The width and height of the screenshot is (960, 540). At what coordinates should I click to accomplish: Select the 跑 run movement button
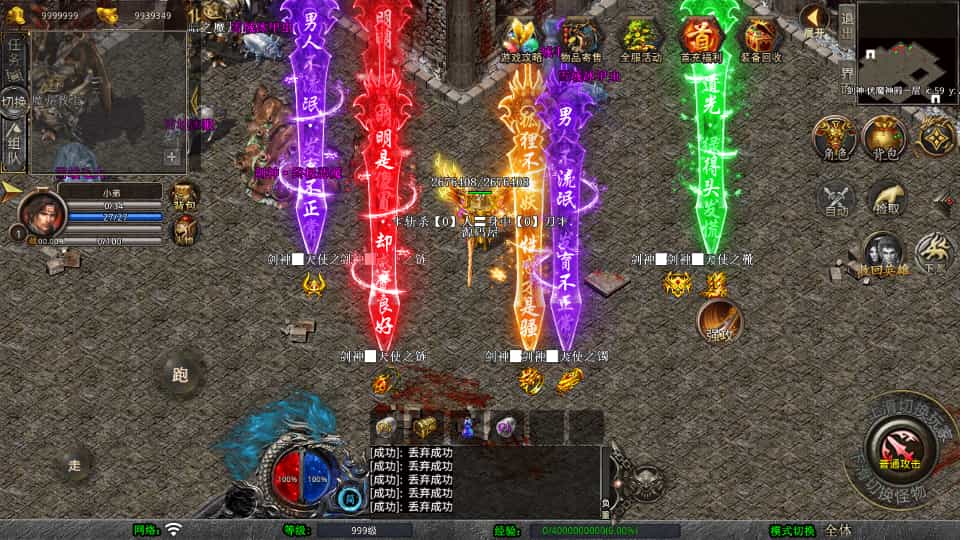[181, 376]
